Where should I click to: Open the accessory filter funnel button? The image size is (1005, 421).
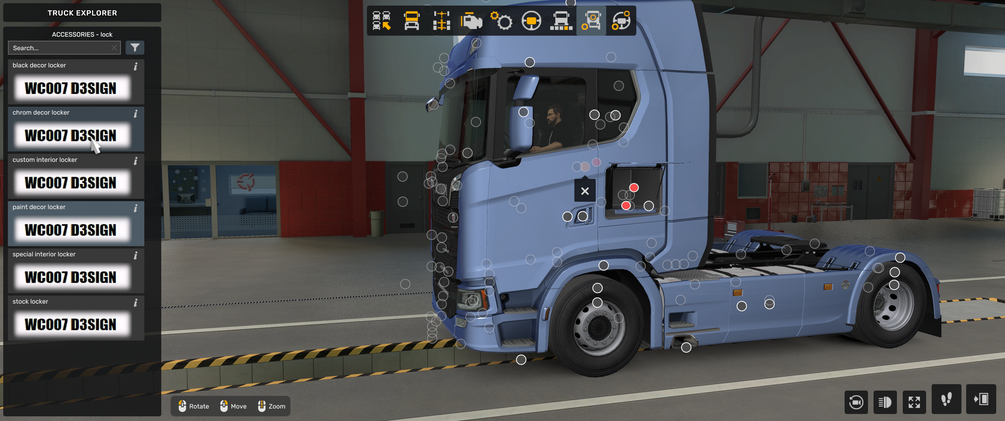[x=135, y=48]
